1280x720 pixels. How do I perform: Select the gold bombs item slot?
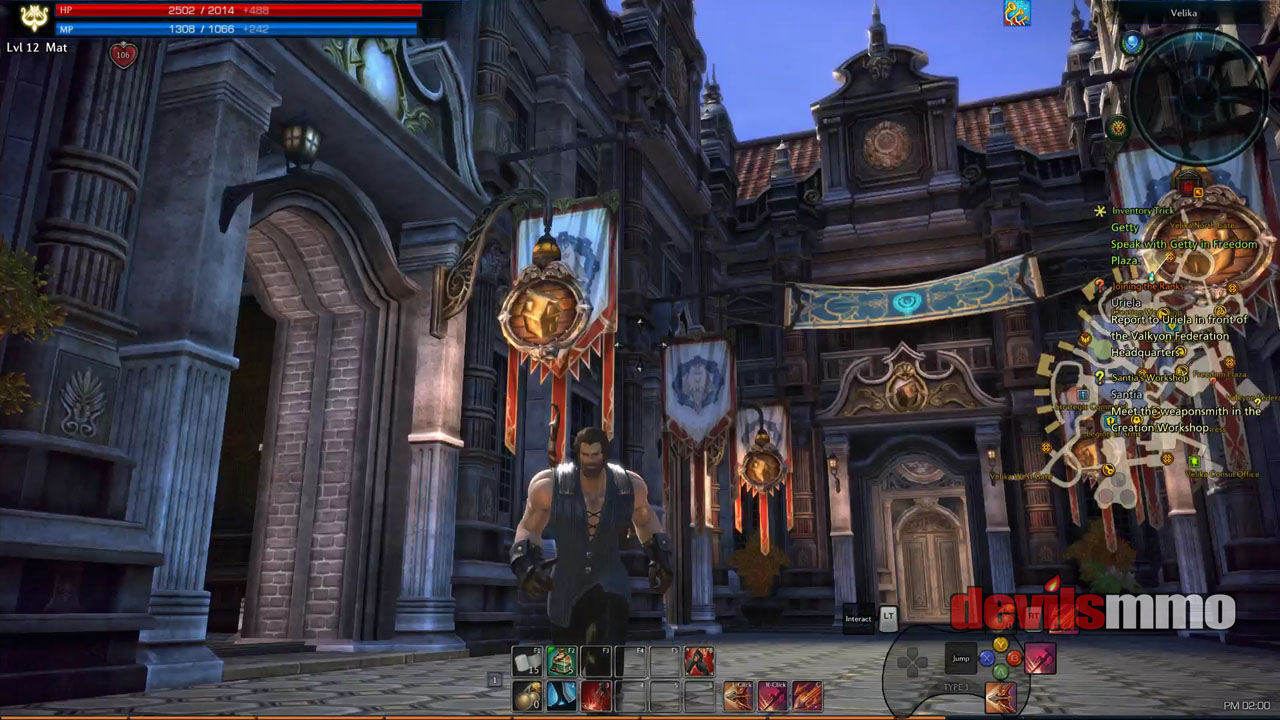point(527,695)
